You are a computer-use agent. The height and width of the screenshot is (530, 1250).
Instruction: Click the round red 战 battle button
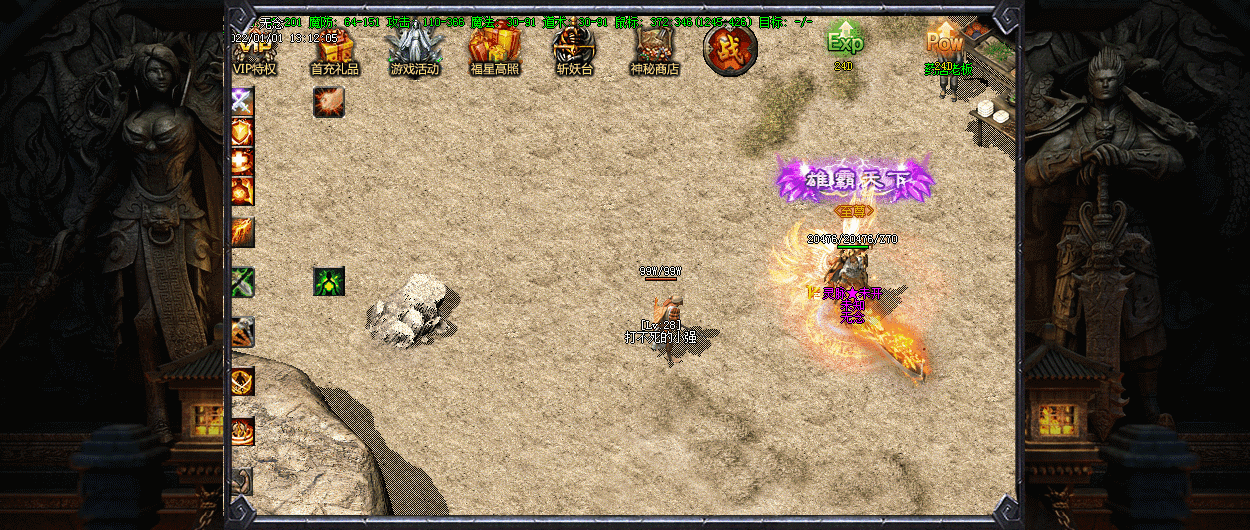click(729, 49)
